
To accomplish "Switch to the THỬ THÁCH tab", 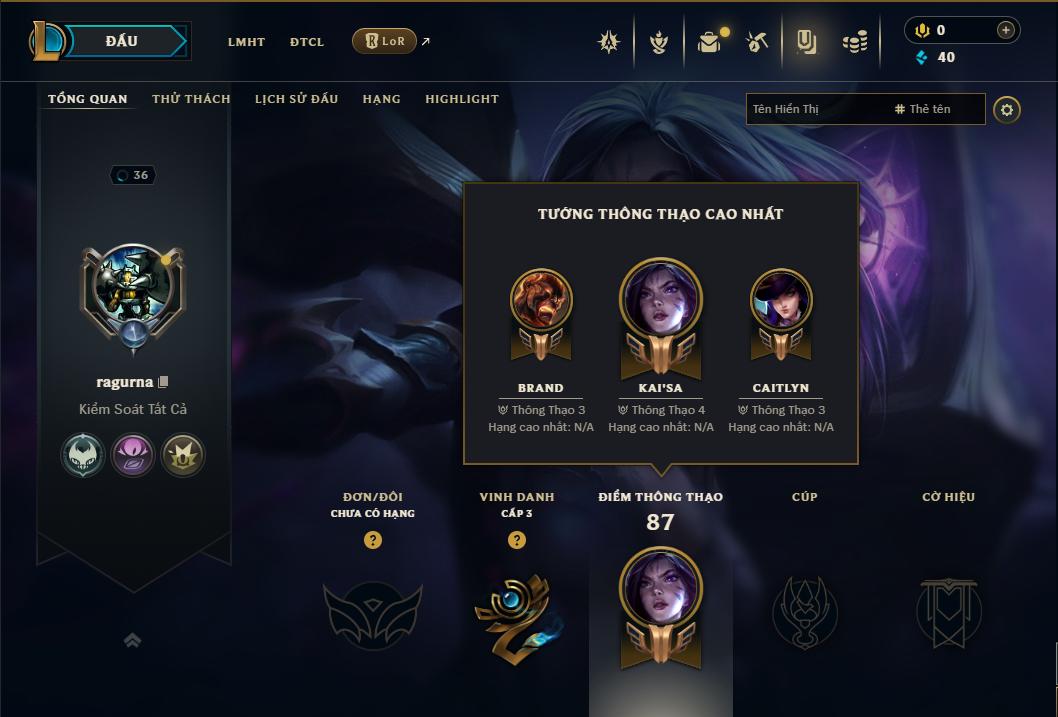I will (191, 99).
